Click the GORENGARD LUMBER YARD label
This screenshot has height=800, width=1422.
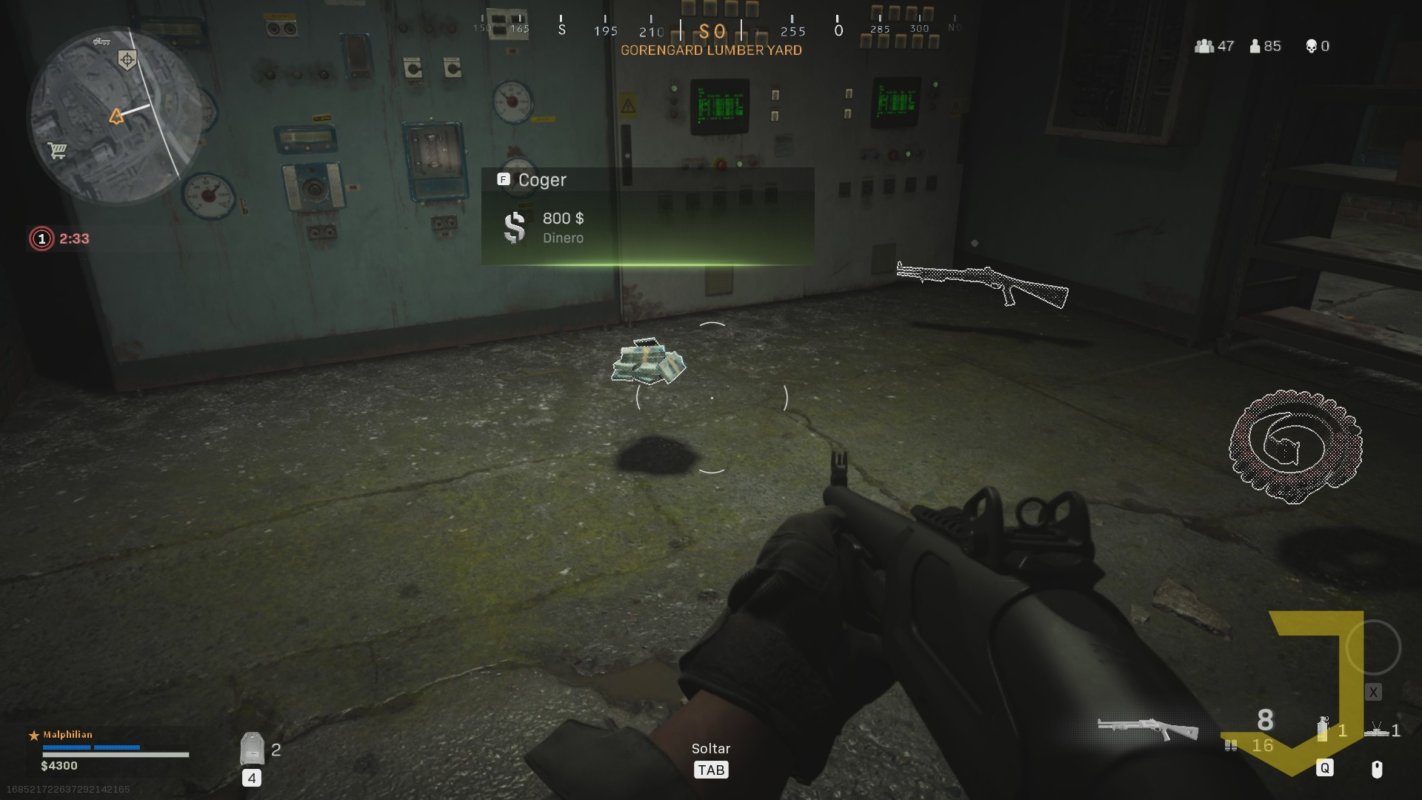(712, 50)
